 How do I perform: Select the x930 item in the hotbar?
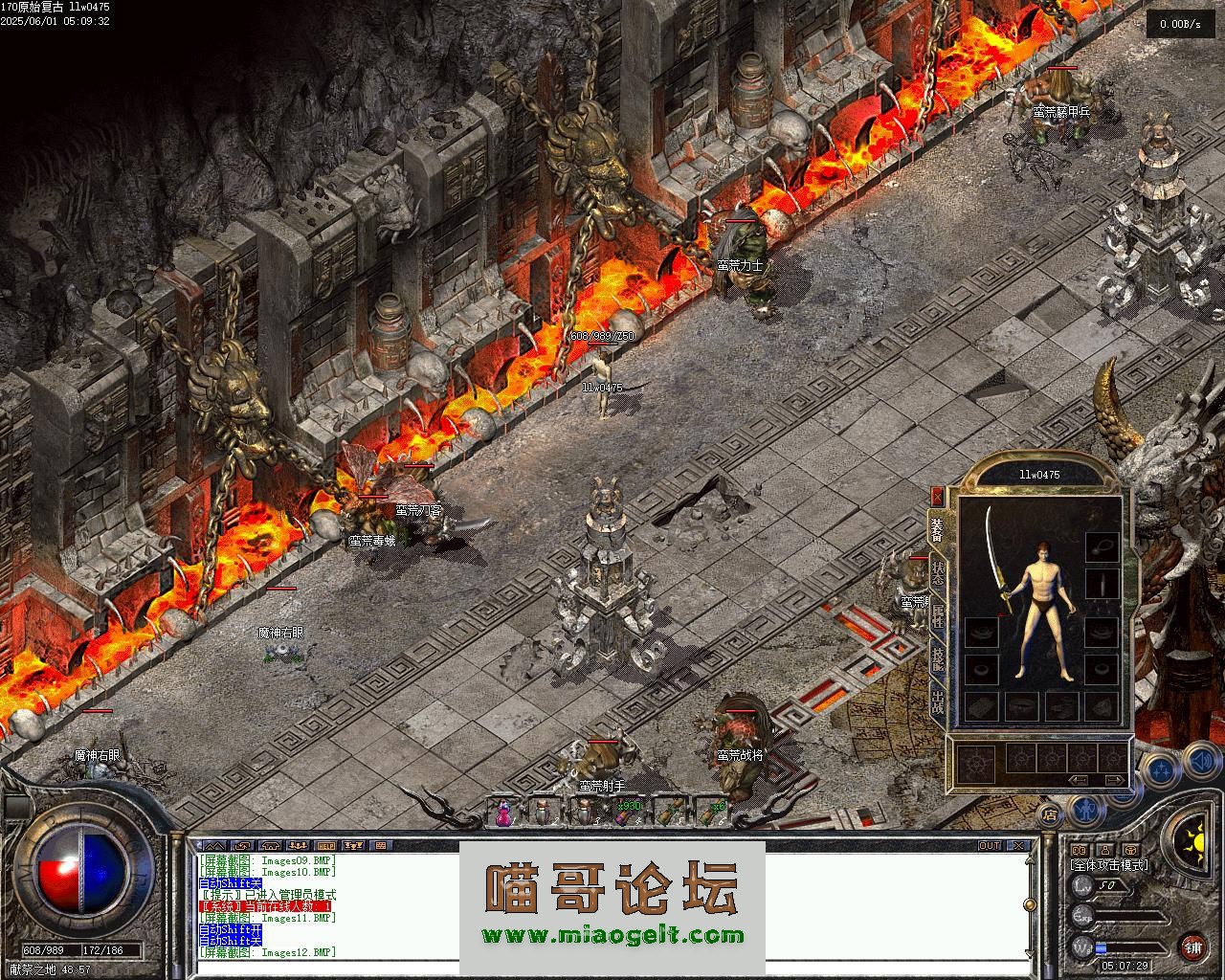626,813
